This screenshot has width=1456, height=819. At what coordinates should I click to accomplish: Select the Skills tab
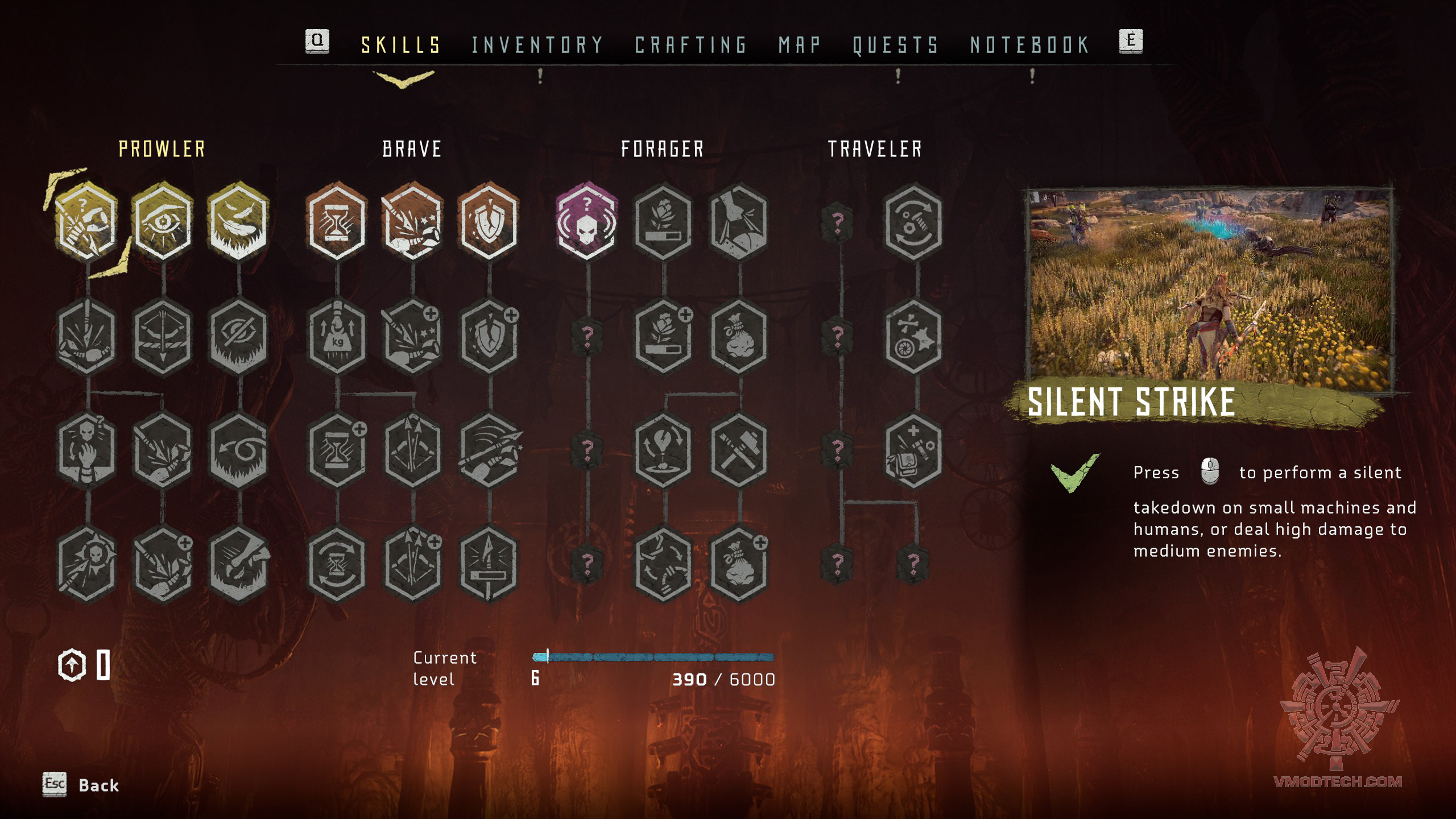pos(401,45)
